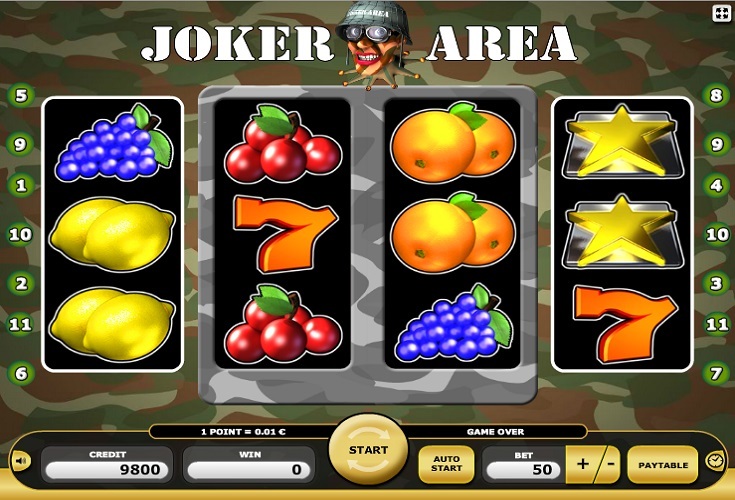Choose payline number 2 indicator
The height and width of the screenshot is (500, 735).
[x=20, y=283]
